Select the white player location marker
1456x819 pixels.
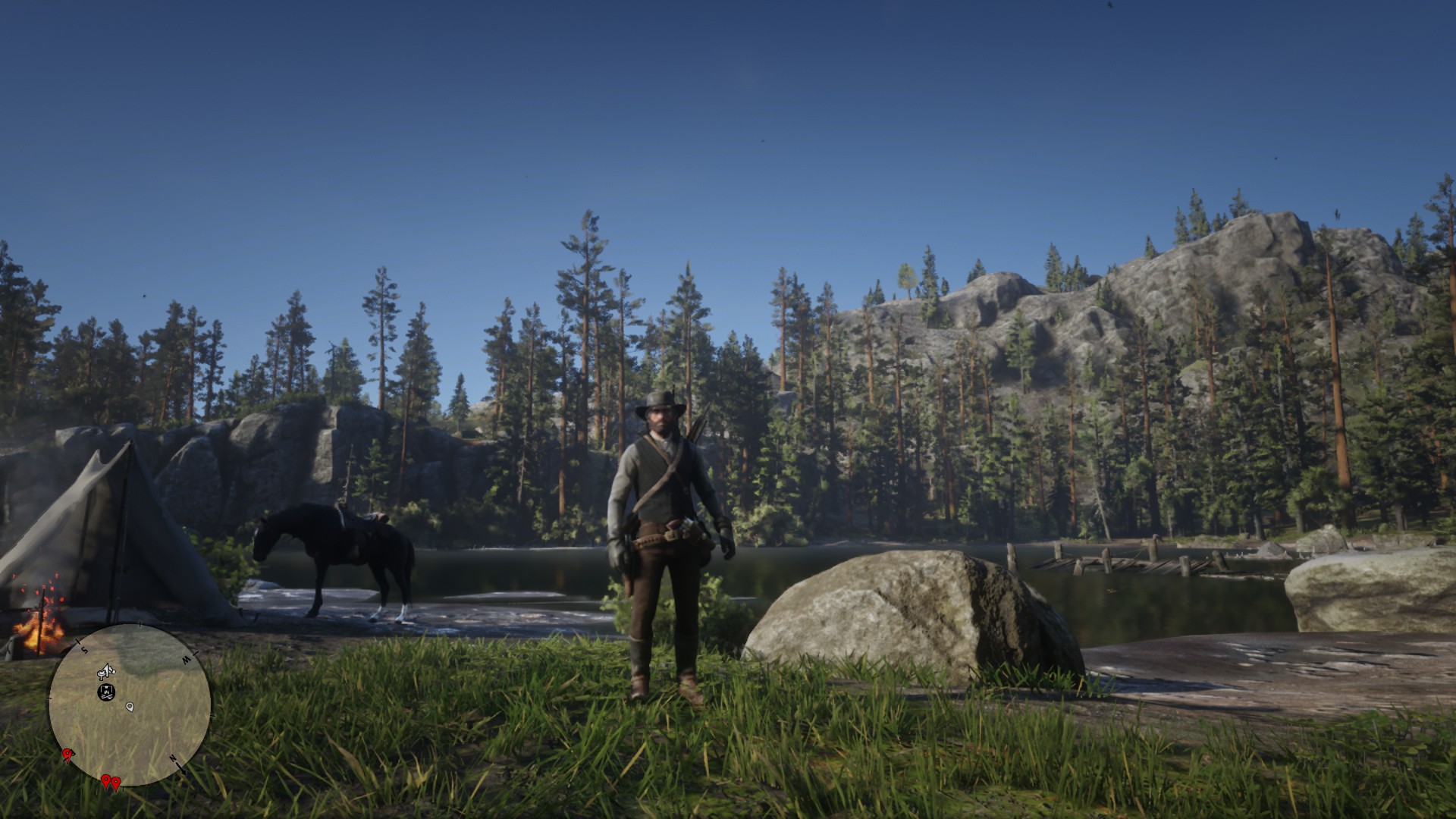click(130, 707)
